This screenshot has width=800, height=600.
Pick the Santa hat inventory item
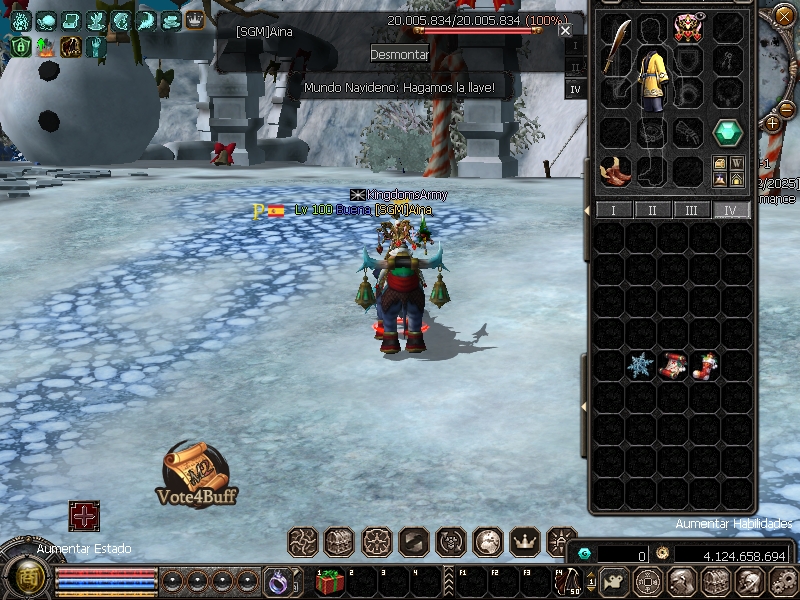[x=673, y=366]
